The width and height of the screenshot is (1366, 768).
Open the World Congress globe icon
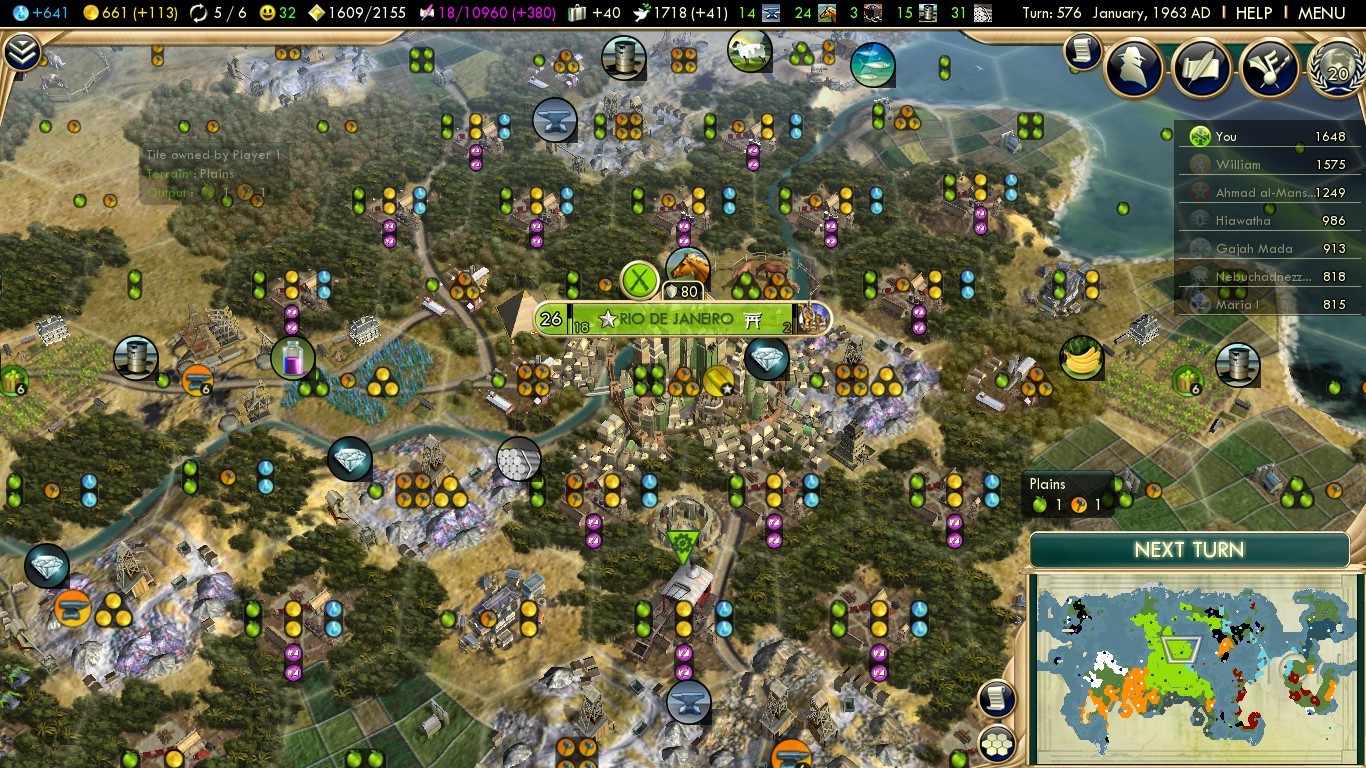point(1334,67)
